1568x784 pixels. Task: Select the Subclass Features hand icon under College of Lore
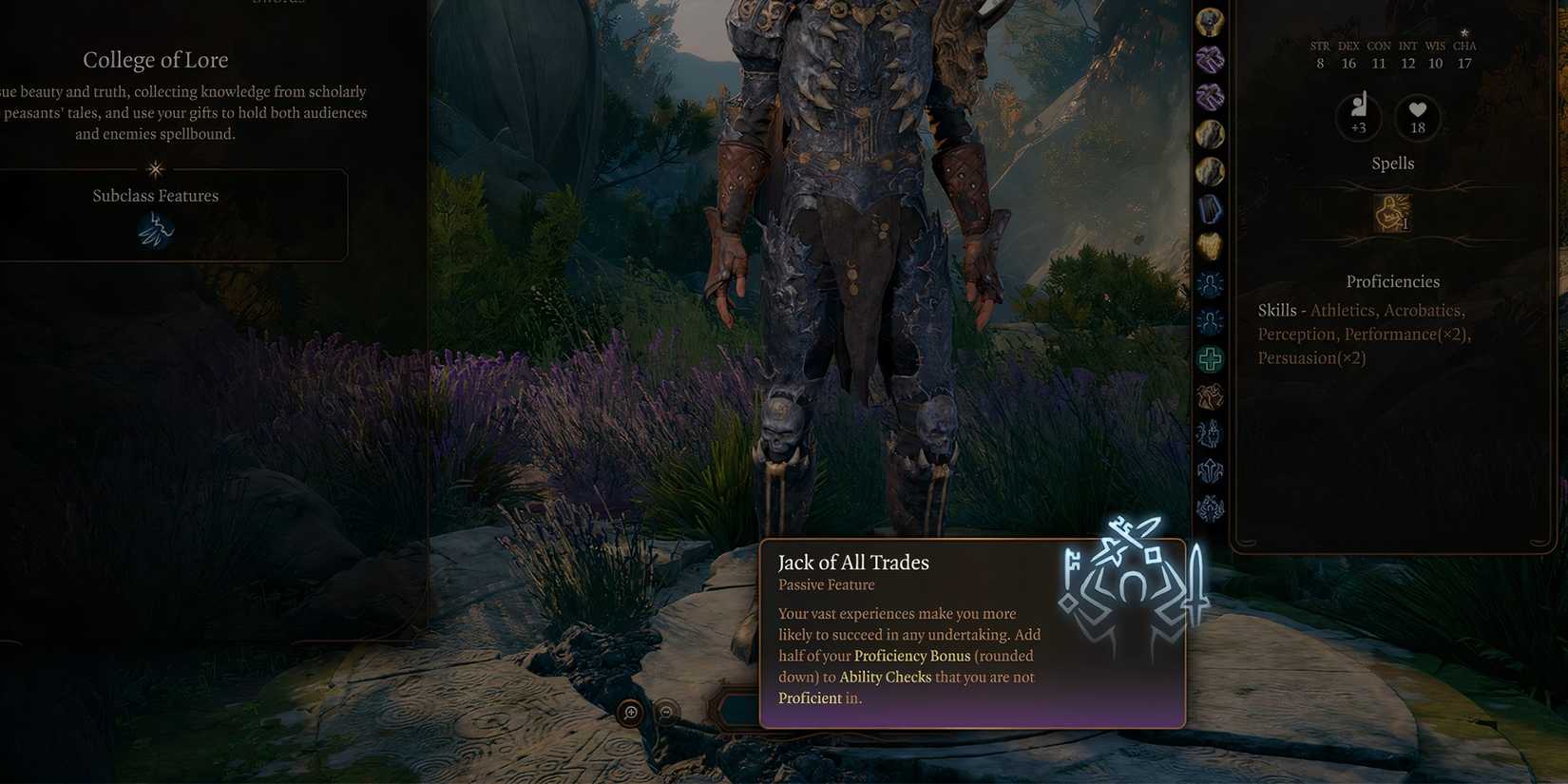click(155, 229)
